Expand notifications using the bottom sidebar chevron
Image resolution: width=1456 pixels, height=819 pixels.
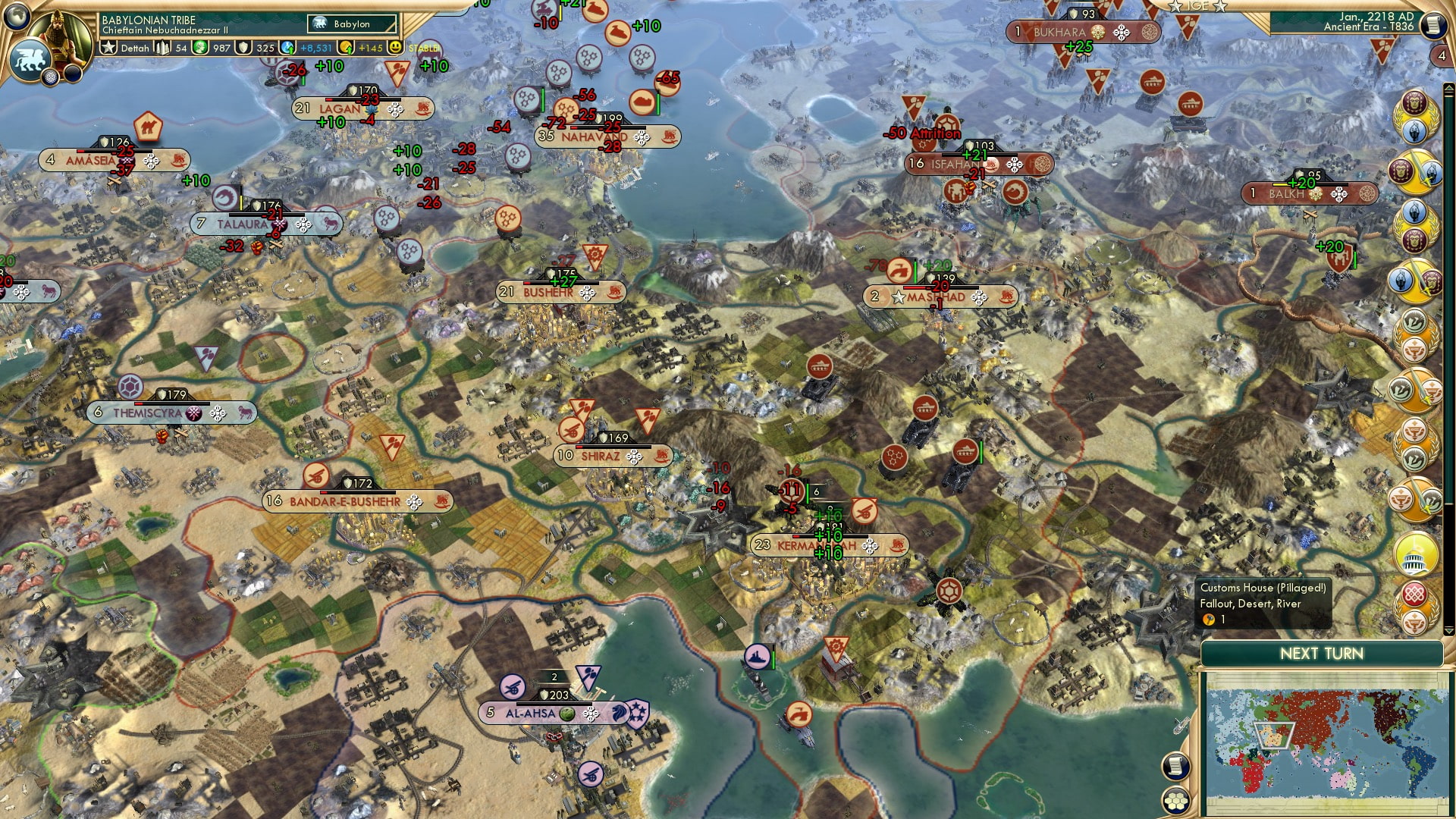[1448, 630]
